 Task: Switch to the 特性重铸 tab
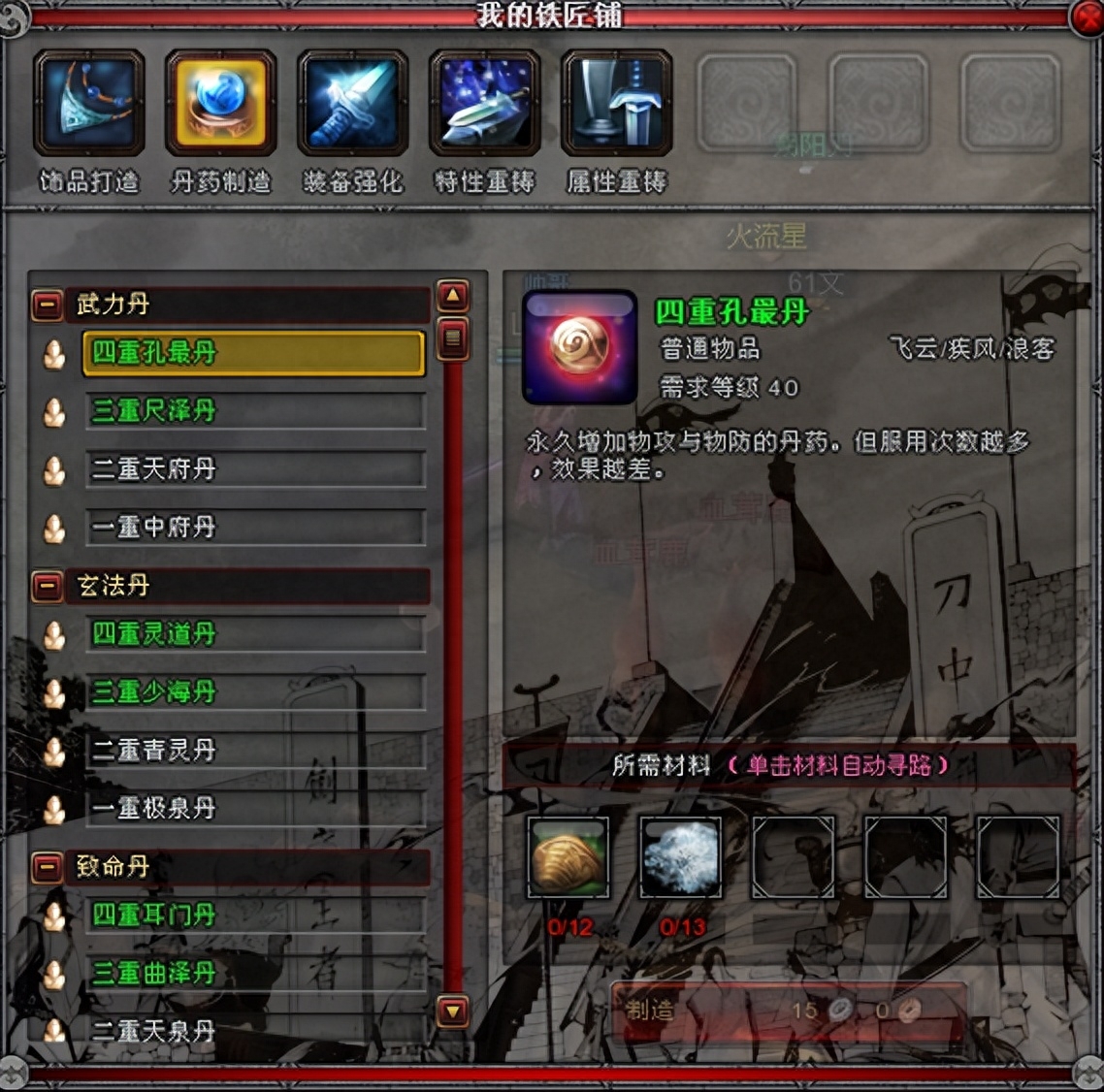(x=485, y=103)
